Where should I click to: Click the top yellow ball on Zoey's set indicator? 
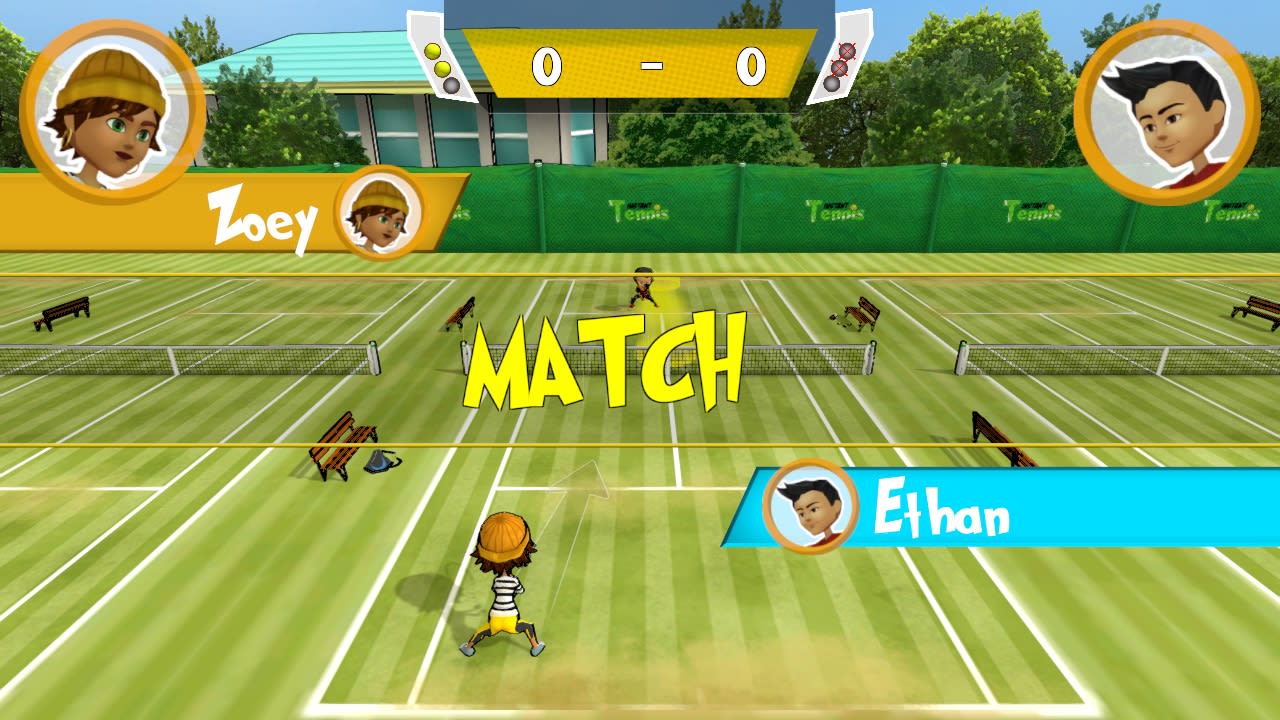coord(432,51)
